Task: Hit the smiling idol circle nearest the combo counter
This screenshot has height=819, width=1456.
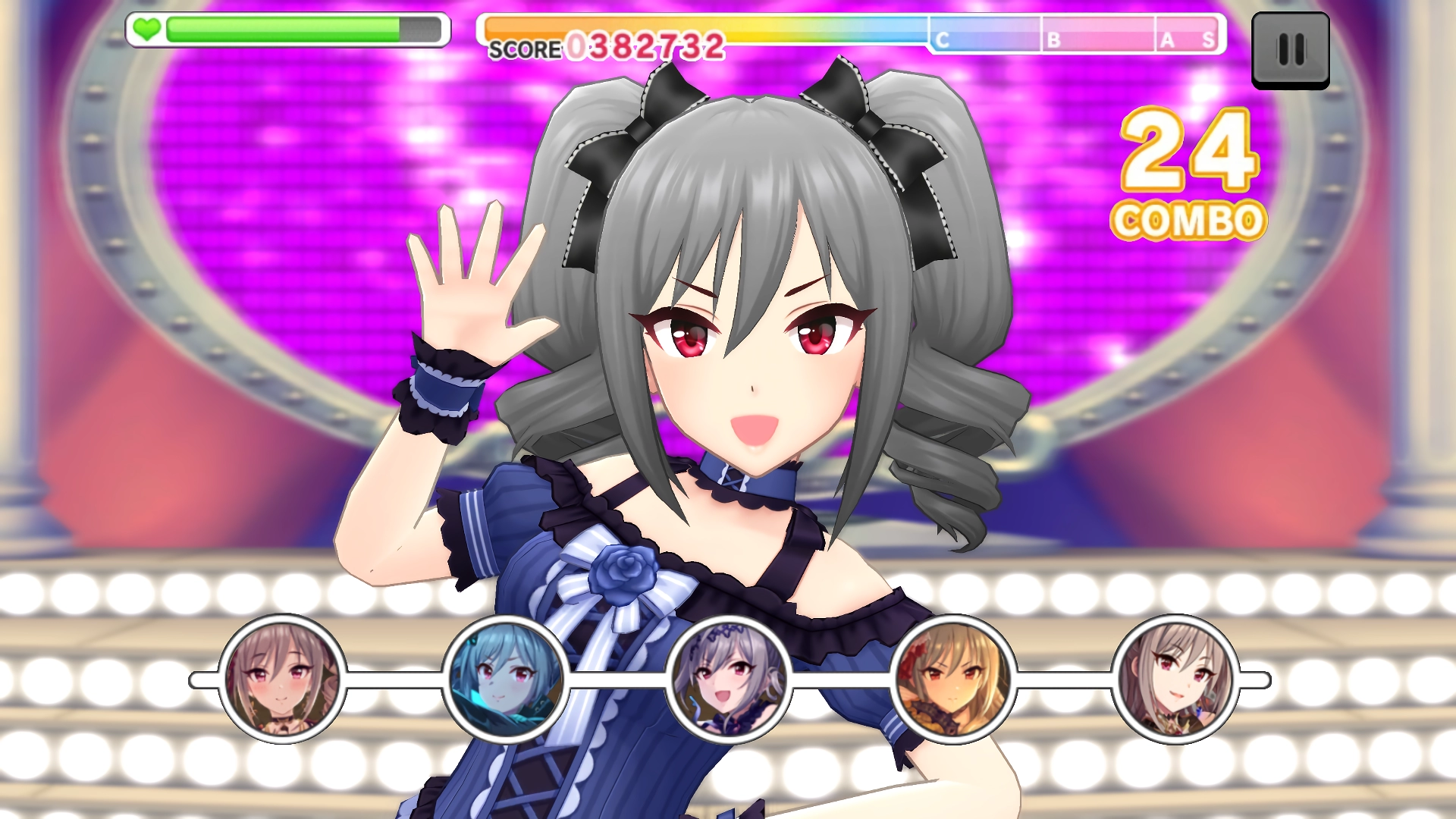Action: (x=1175, y=679)
